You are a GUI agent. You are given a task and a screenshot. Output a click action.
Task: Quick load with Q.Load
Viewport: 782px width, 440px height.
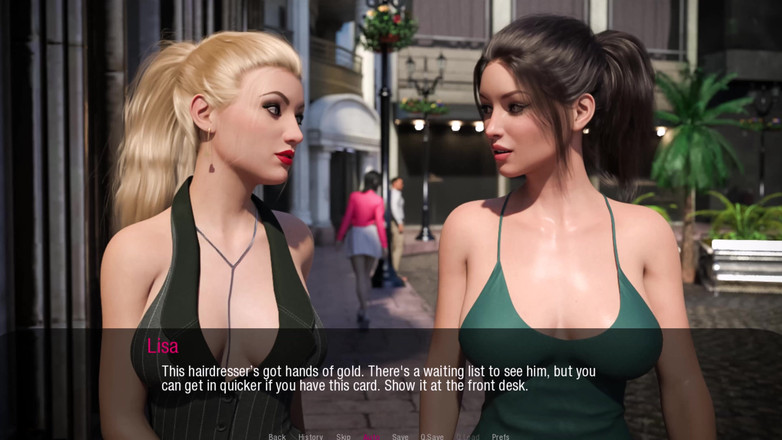click(x=467, y=436)
